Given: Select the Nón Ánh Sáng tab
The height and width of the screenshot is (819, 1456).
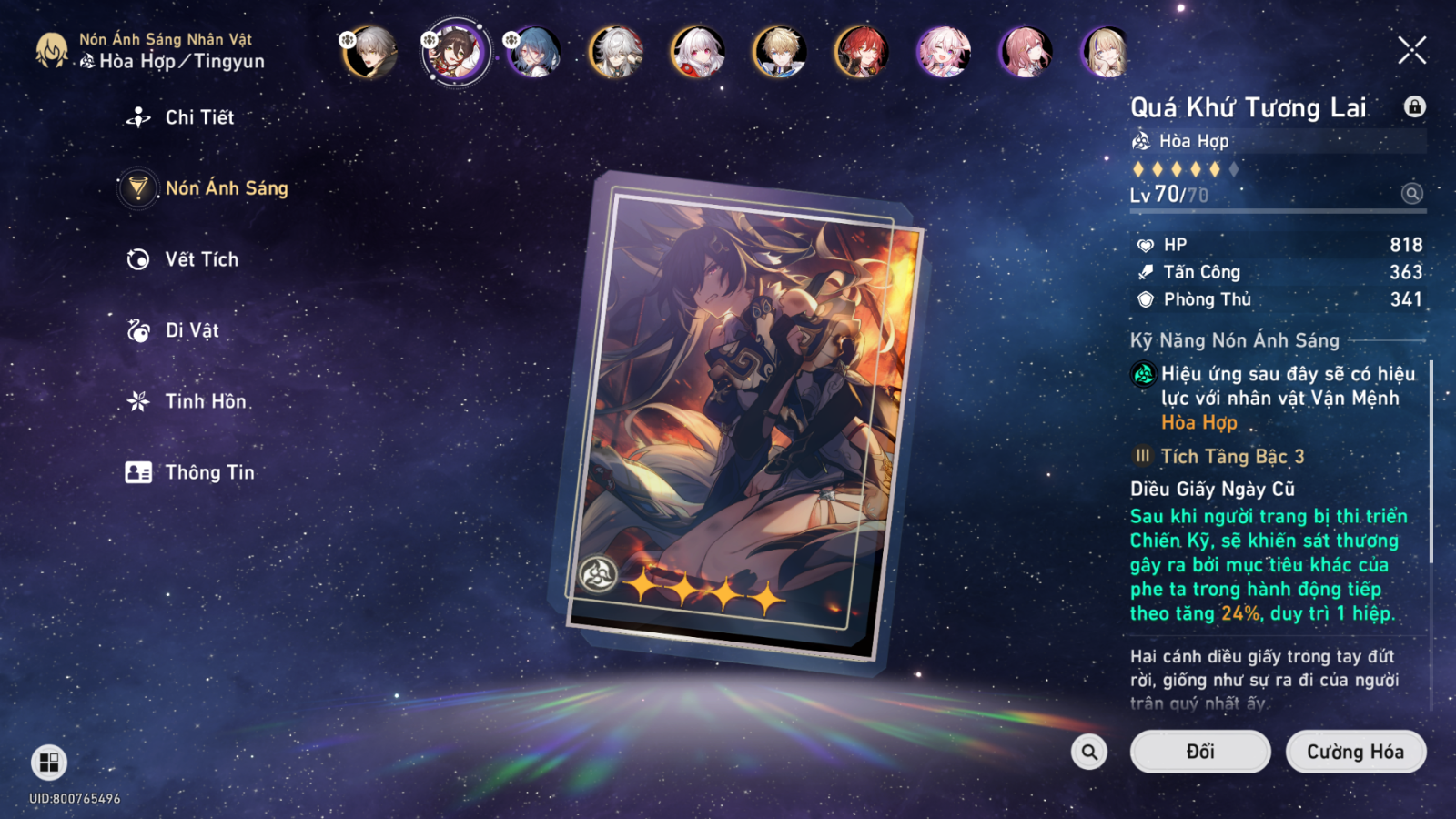Looking at the screenshot, I should tap(226, 188).
